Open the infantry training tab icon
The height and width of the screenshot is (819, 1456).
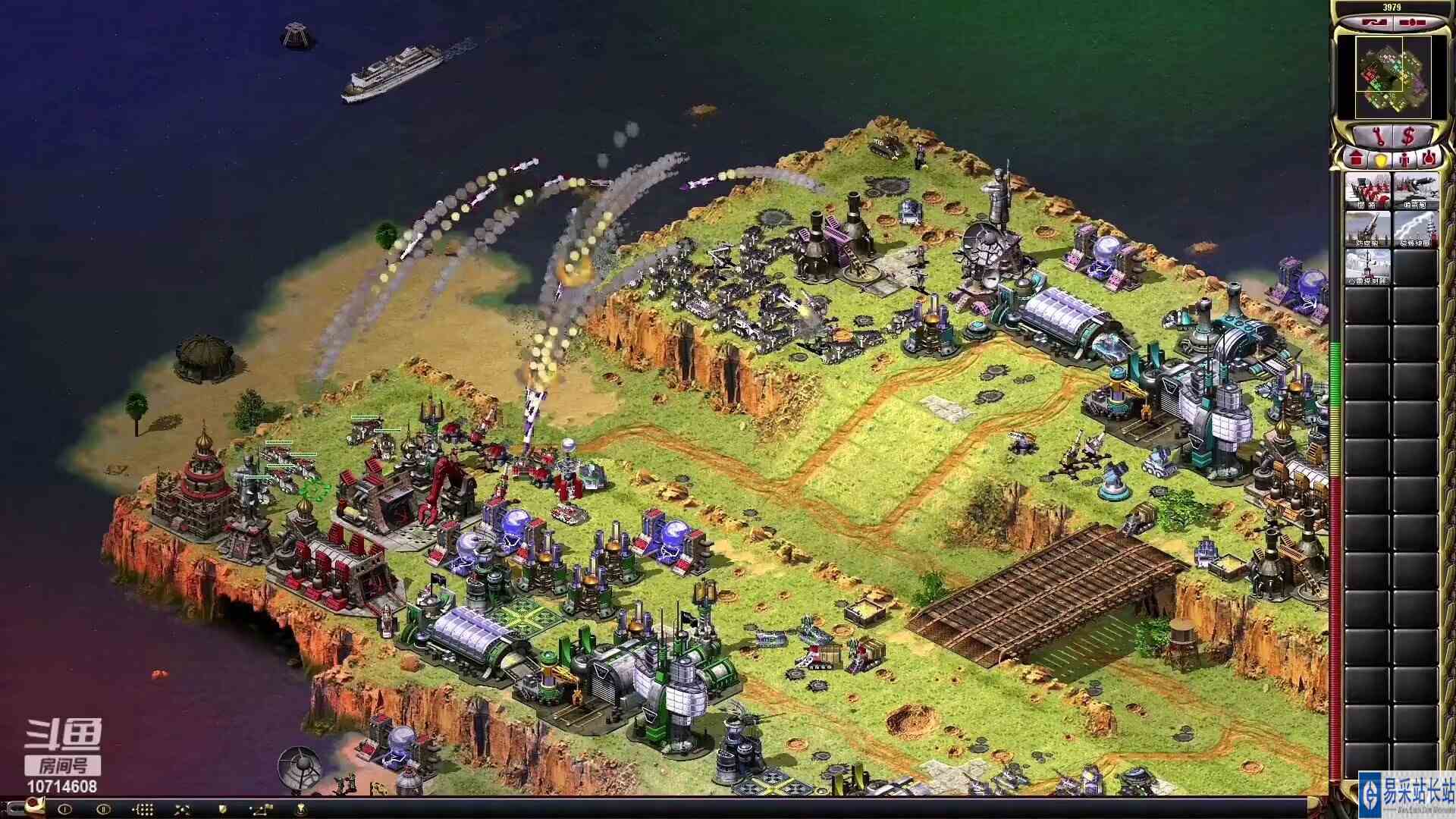tap(1405, 160)
